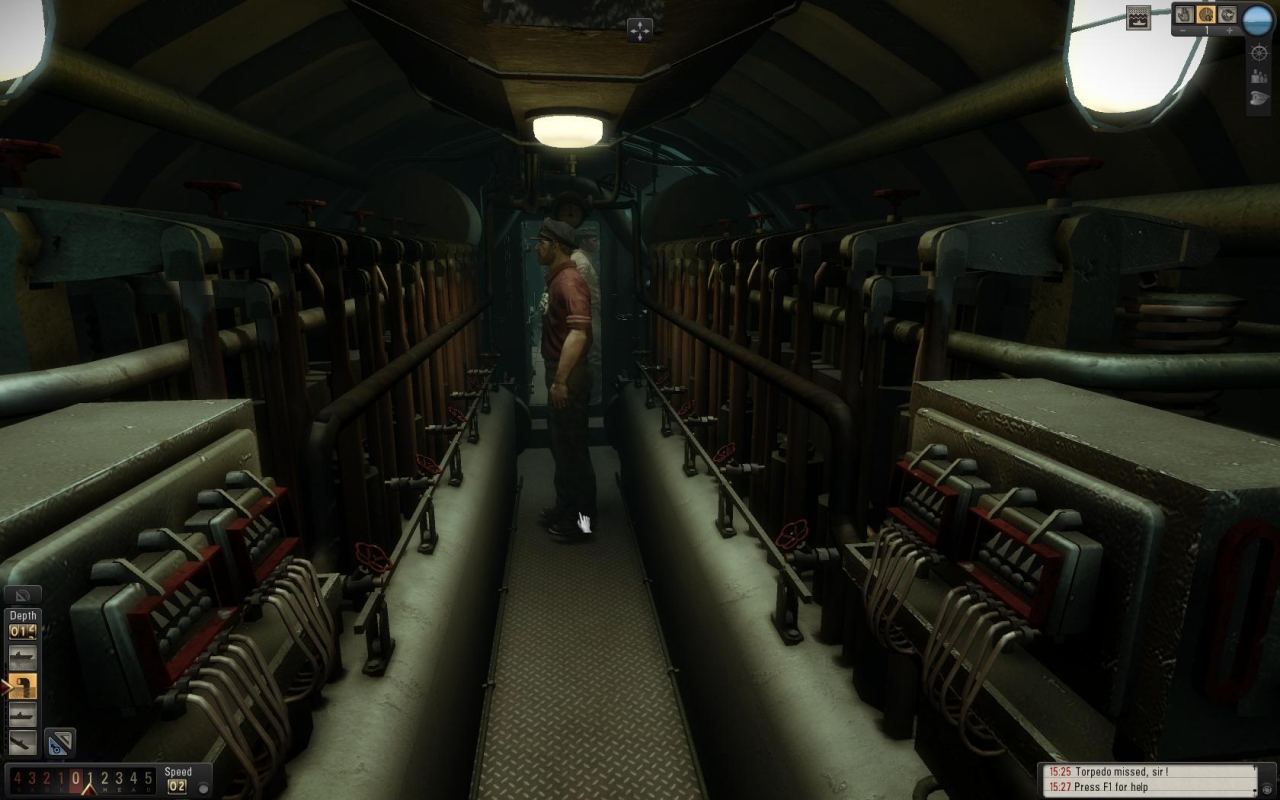Open the ship's wheel navigation icon
Image resolution: width=1280 pixels, height=800 pixels.
pyautogui.click(x=1259, y=52)
